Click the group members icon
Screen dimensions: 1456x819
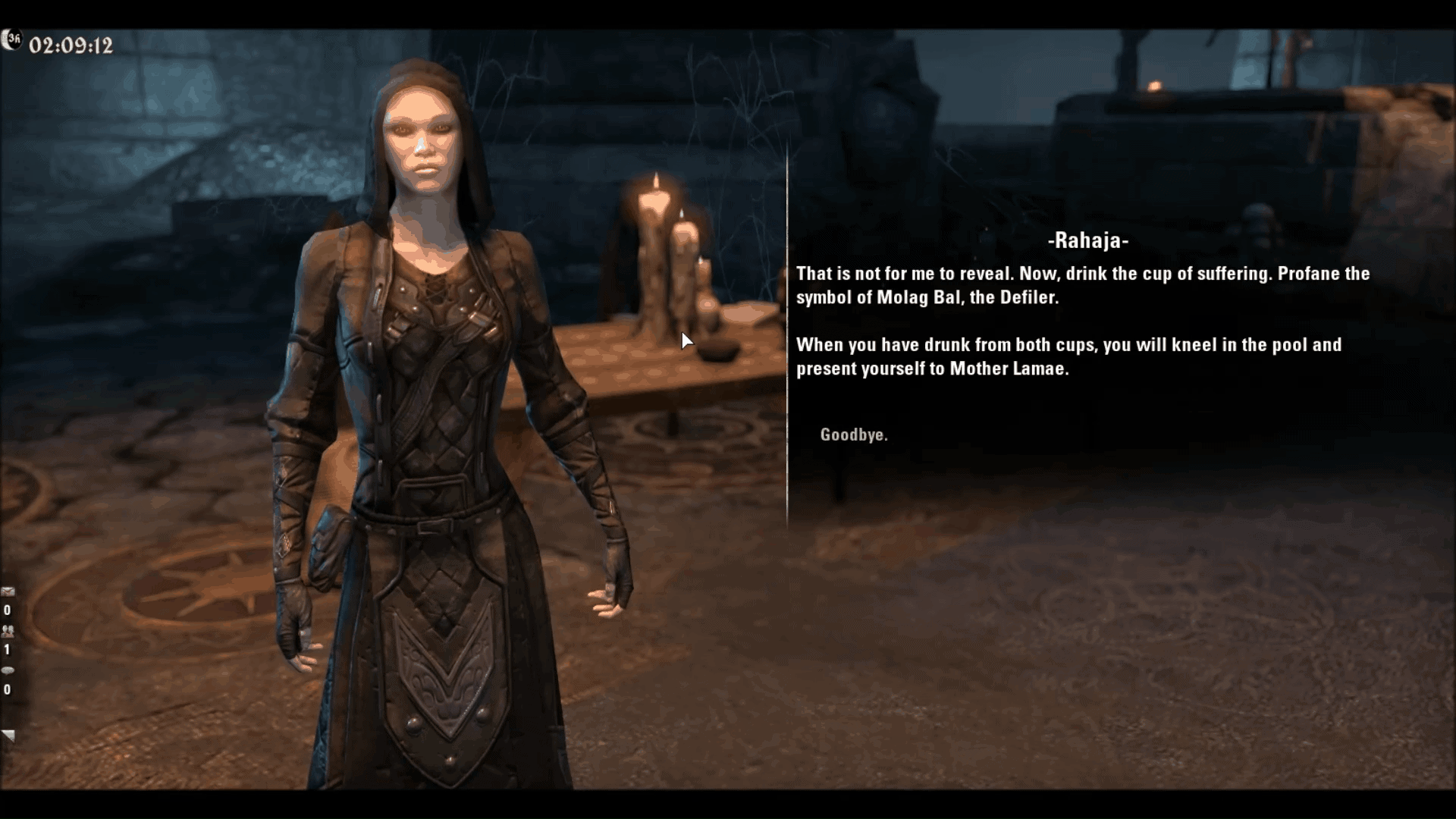coord(8,631)
